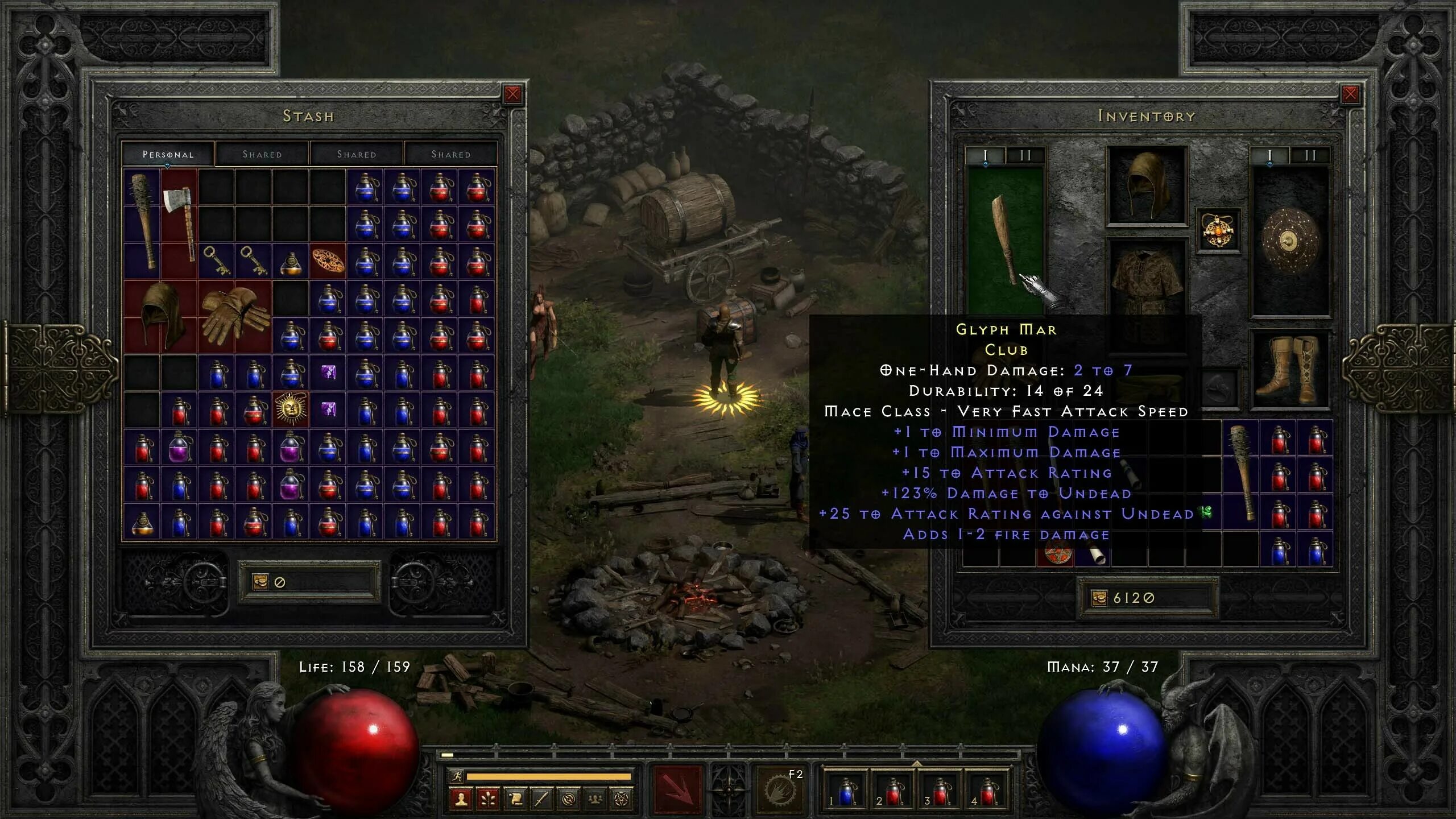Click the inventory gold coin button
The width and height of the screenshot is (1456, 819).
click(x=1099, y=598)
